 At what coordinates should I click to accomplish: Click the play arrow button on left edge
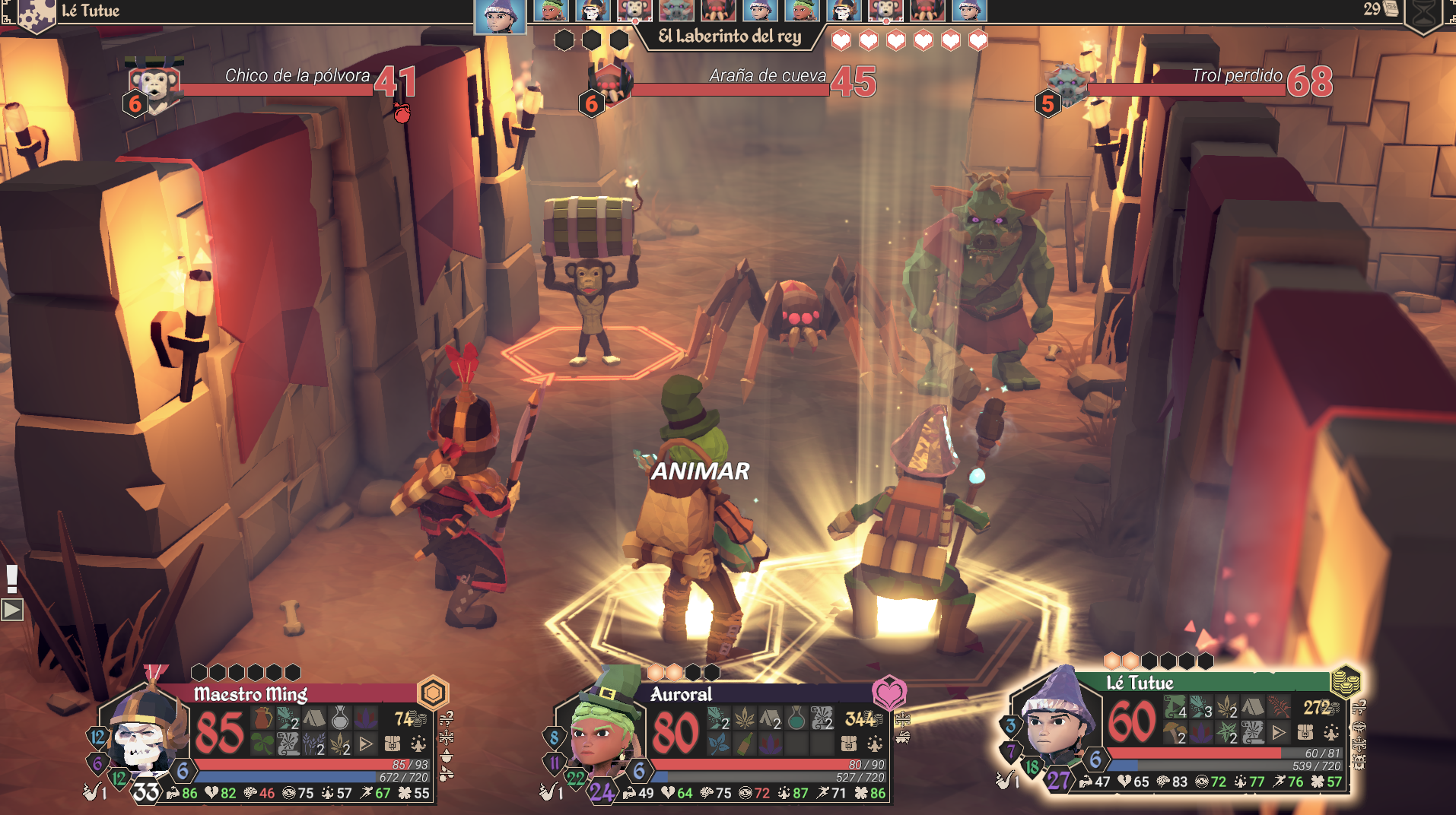point(12,610)
